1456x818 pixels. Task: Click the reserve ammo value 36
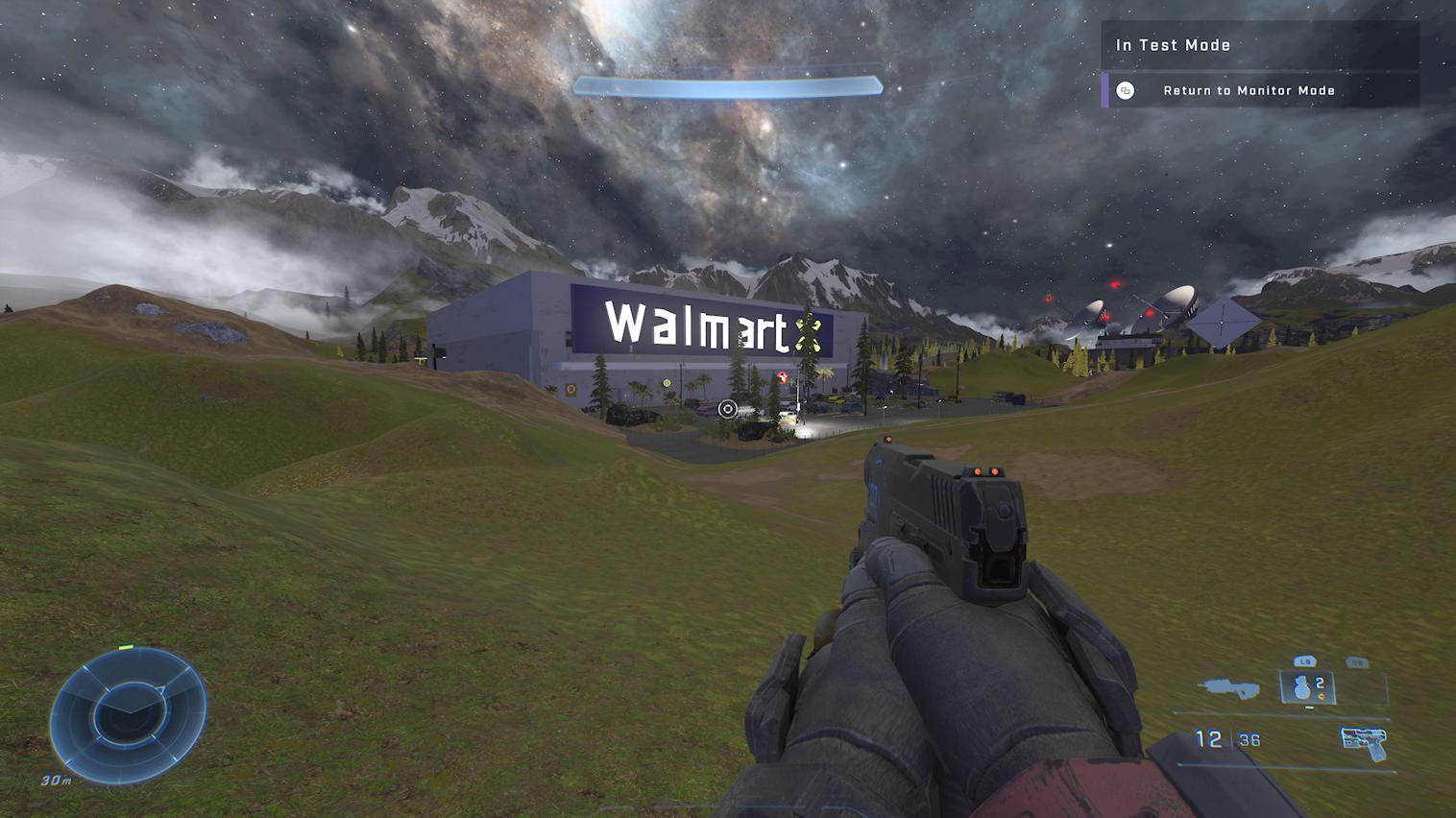click(x=1249, y=739)
